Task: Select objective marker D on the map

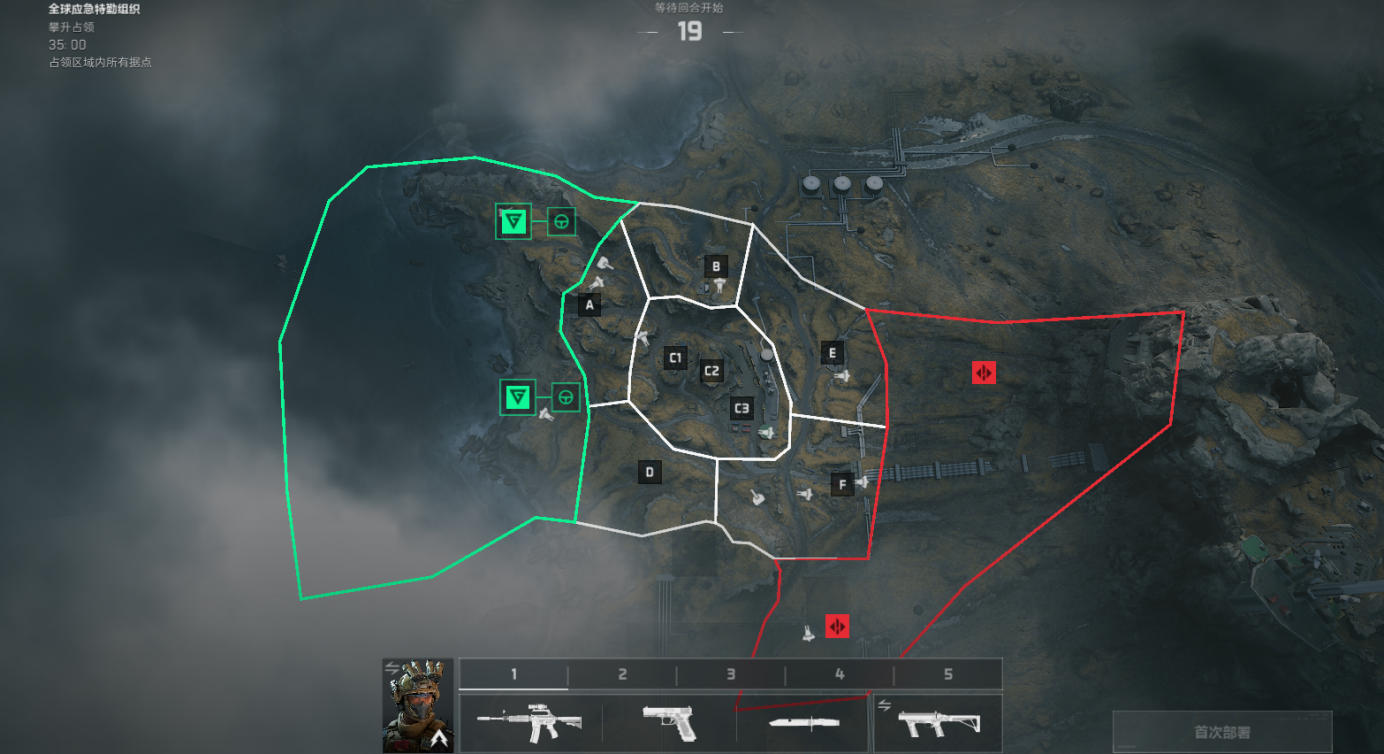Action: [649, 472]
